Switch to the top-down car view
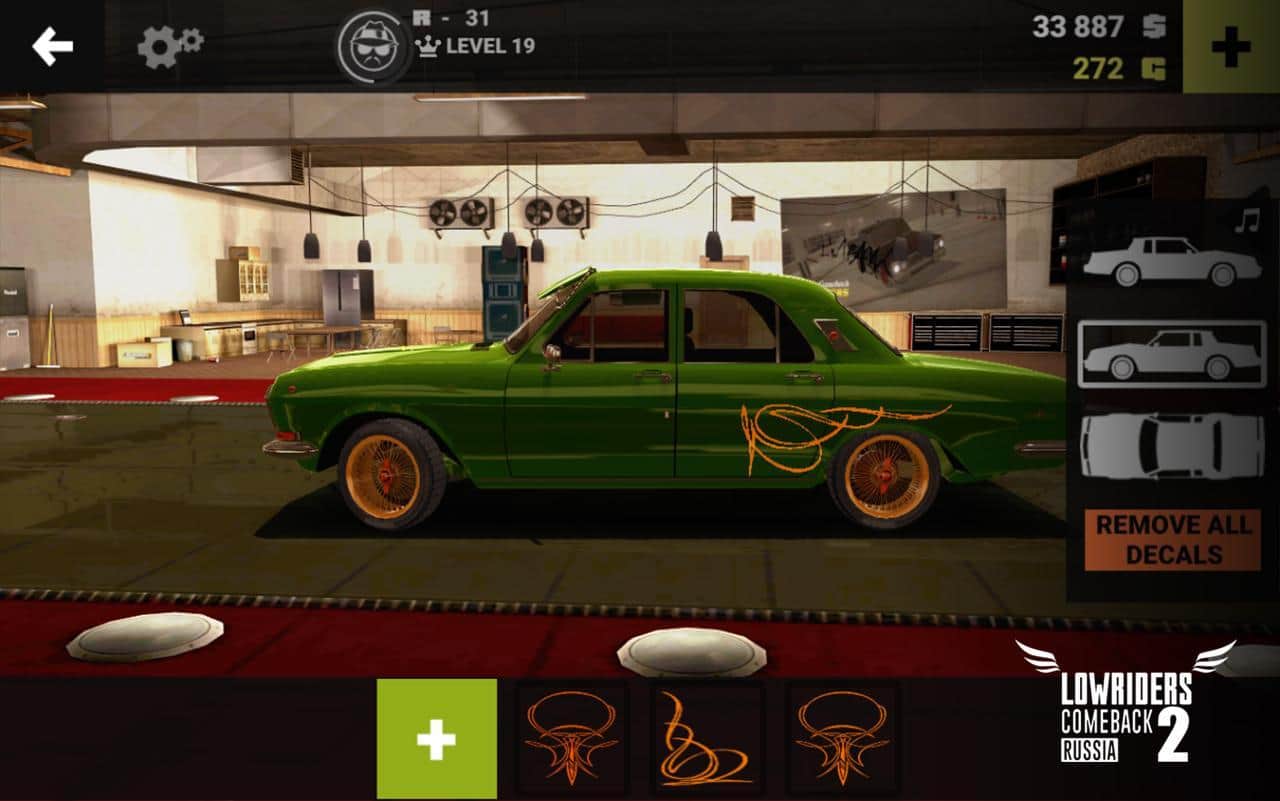Image resolution: width=1280 pixels, height=801 pixels. click(1172, 445)
